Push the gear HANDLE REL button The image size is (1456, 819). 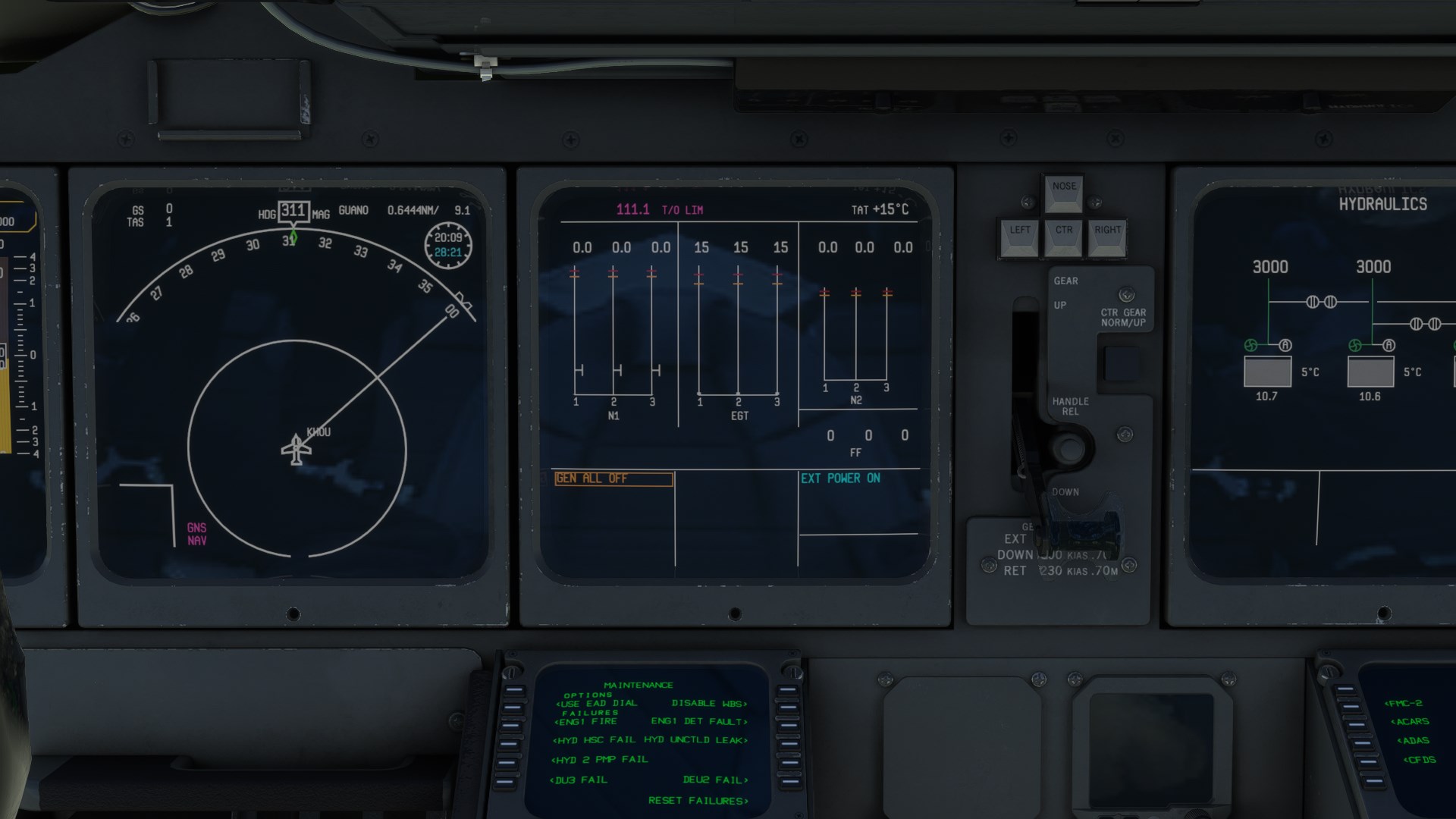click(x=1070, y=449)
